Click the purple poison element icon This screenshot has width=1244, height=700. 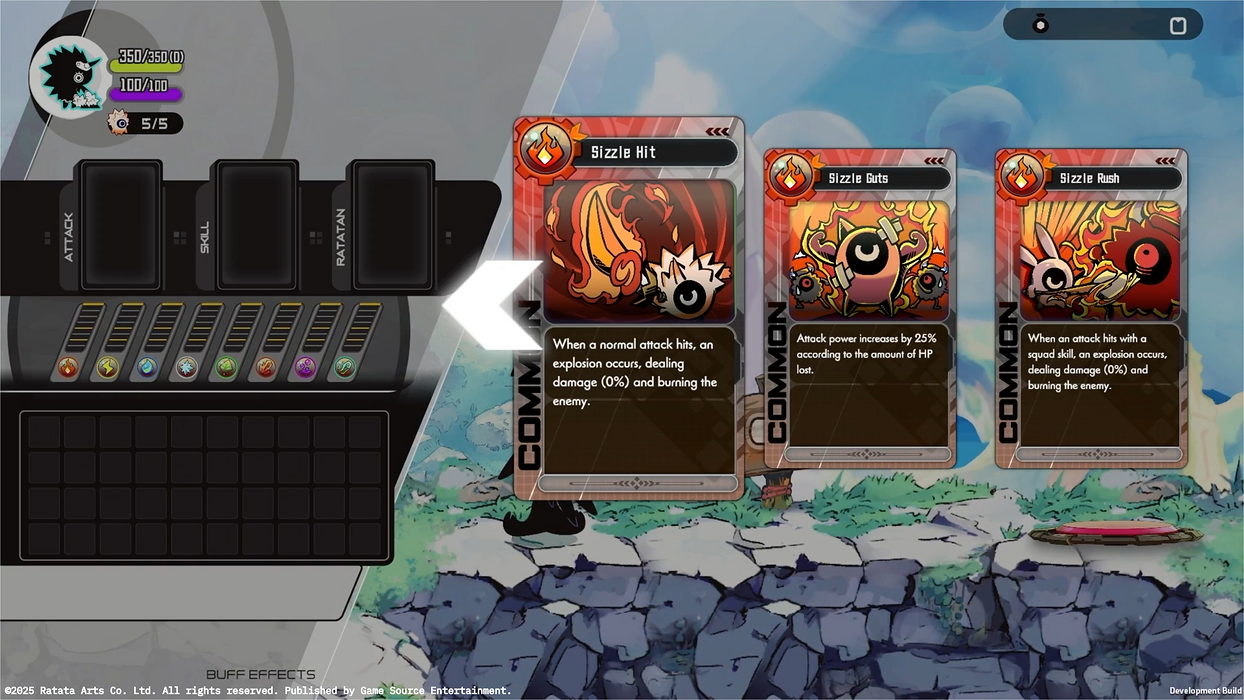tap(305, 367)
